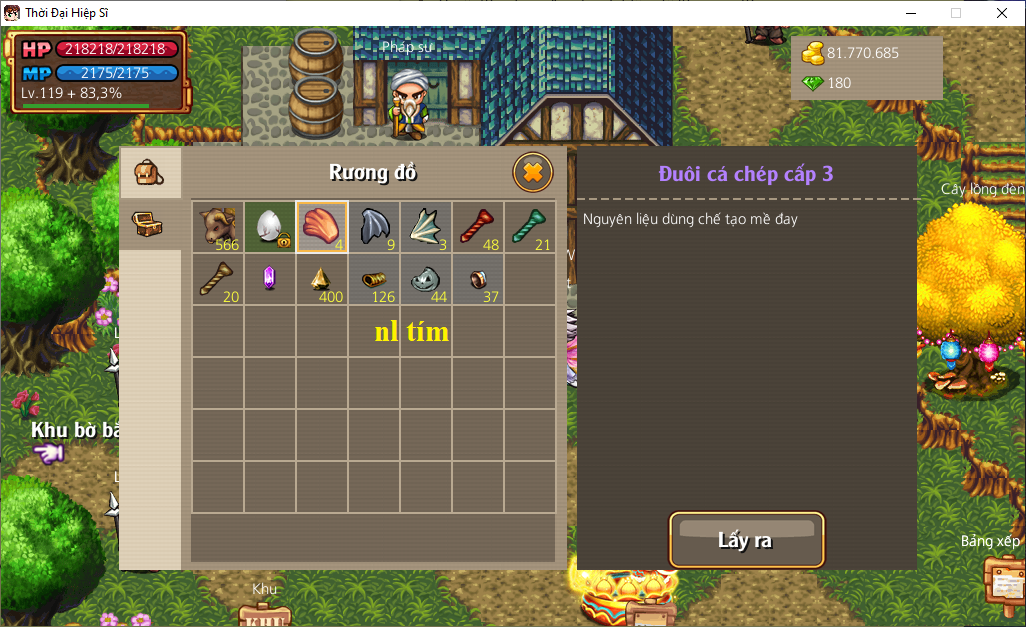Select the buffalo head item stack
1026x627 pixels.
tap(218, 227)
